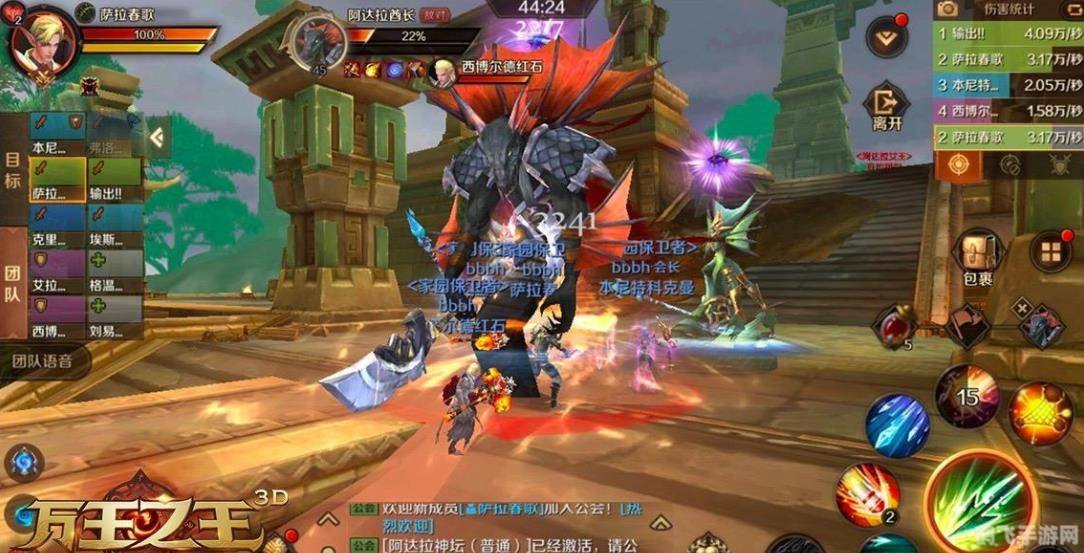This screenshot has height=553, width=1084.
Task: Open the four-square grid menu
Action: point(1050,250)
